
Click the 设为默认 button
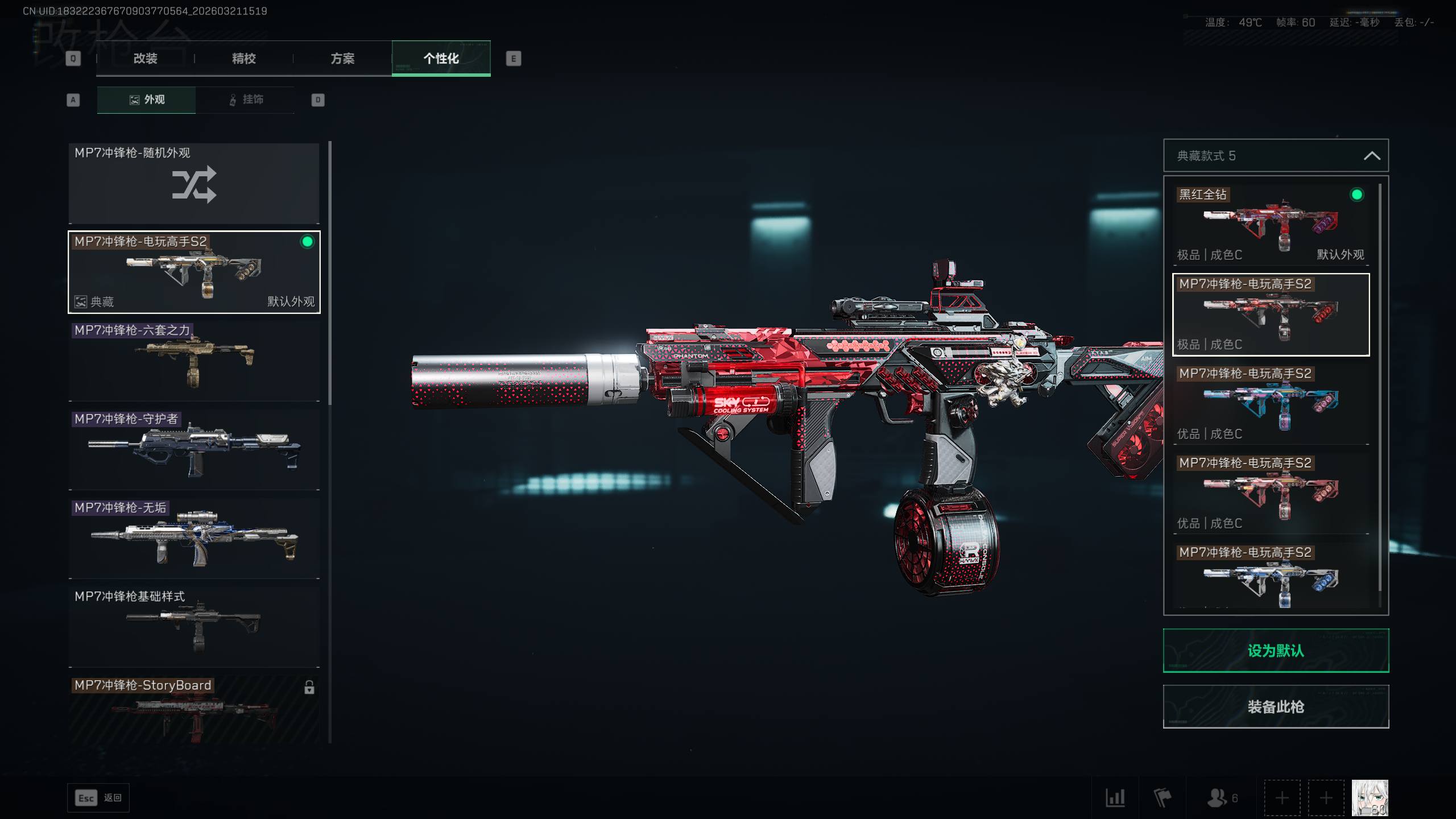pyautogui.click(x=1275, y=651)
